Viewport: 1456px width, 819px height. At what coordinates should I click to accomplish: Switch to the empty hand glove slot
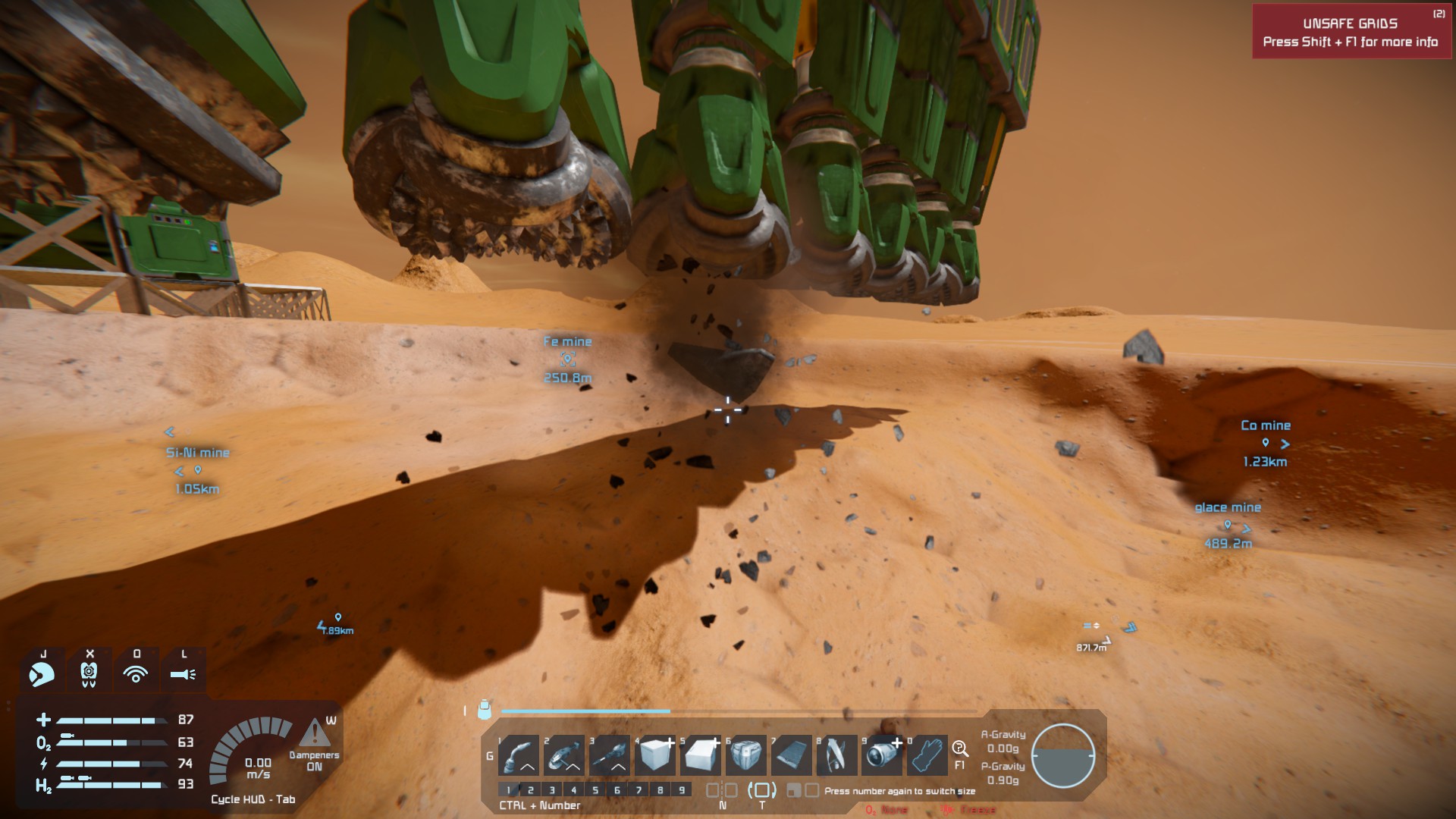(927, 755)
